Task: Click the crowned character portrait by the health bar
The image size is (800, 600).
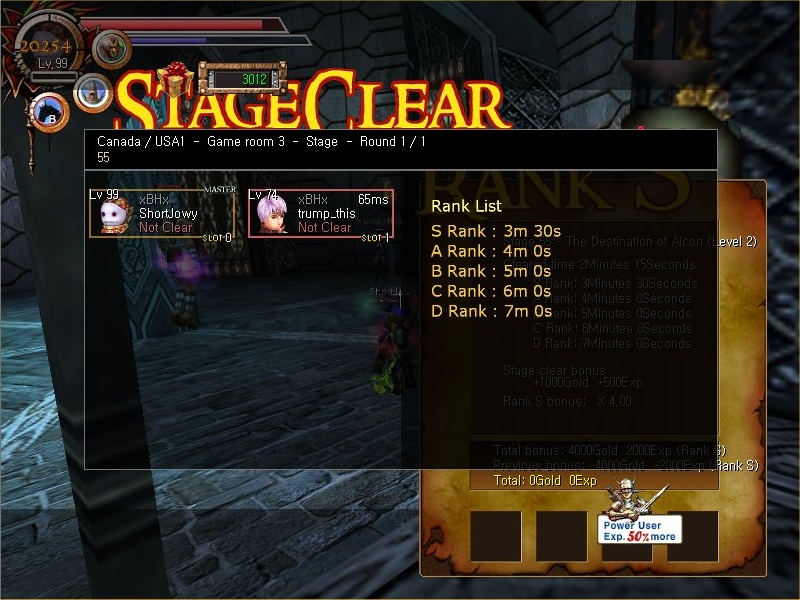Action: (x=112, y=47)
